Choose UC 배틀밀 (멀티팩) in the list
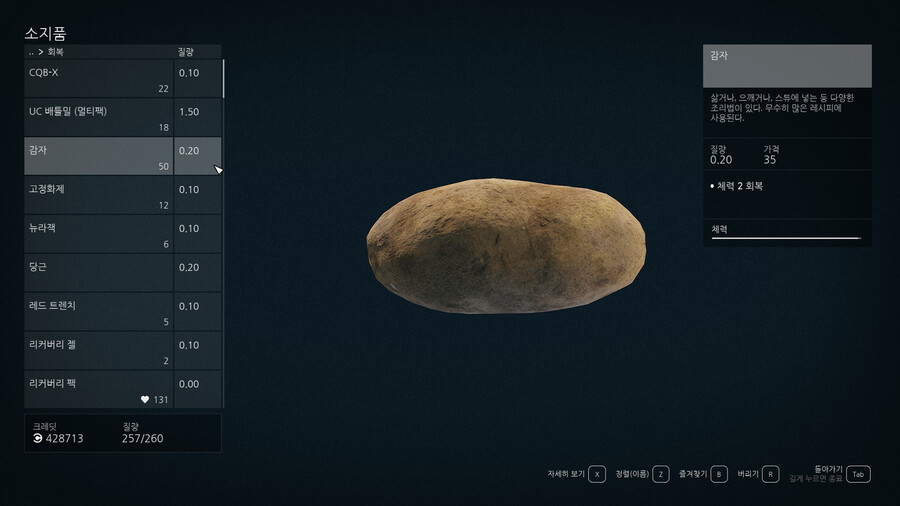900x506 pixels. tap(98, 118)
